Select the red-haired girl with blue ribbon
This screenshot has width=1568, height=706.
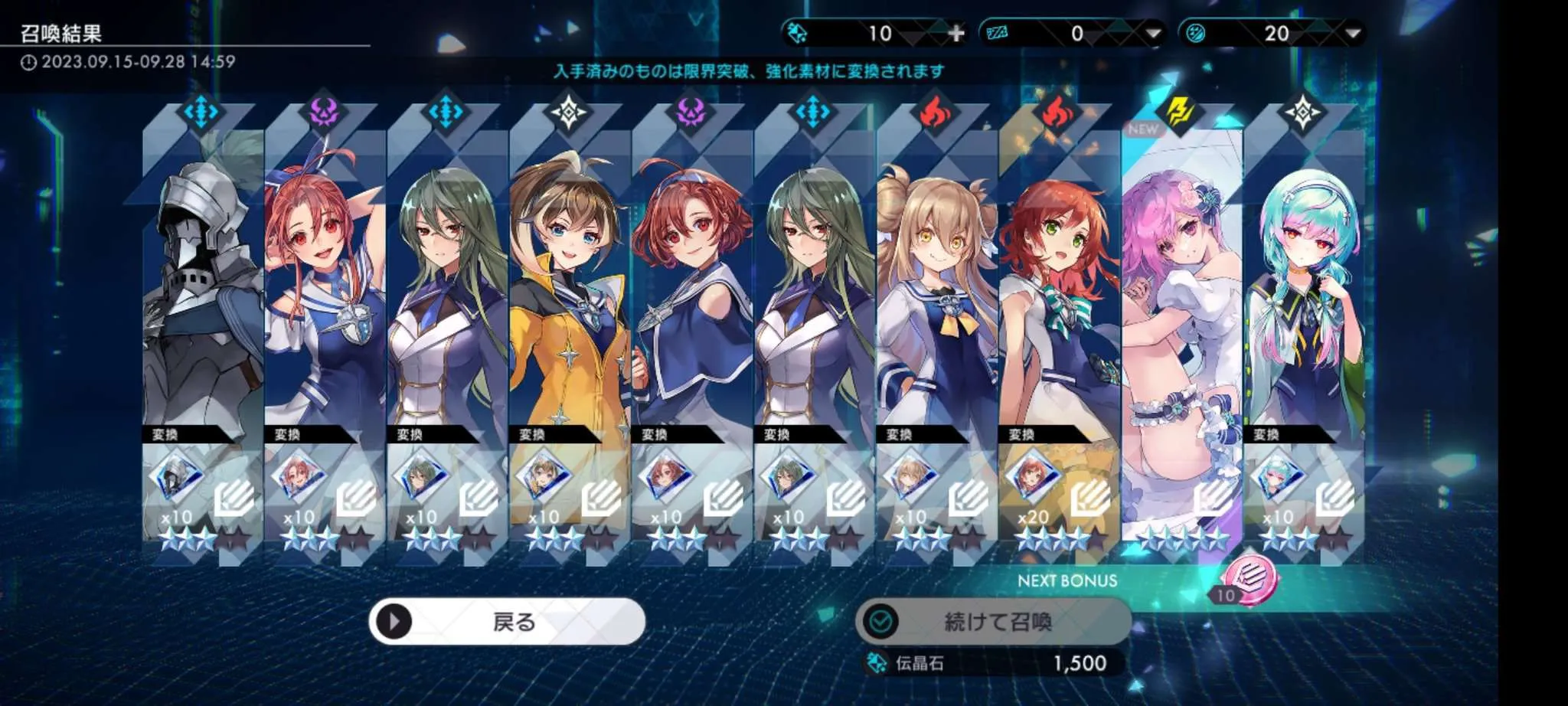tap(324, 306)
